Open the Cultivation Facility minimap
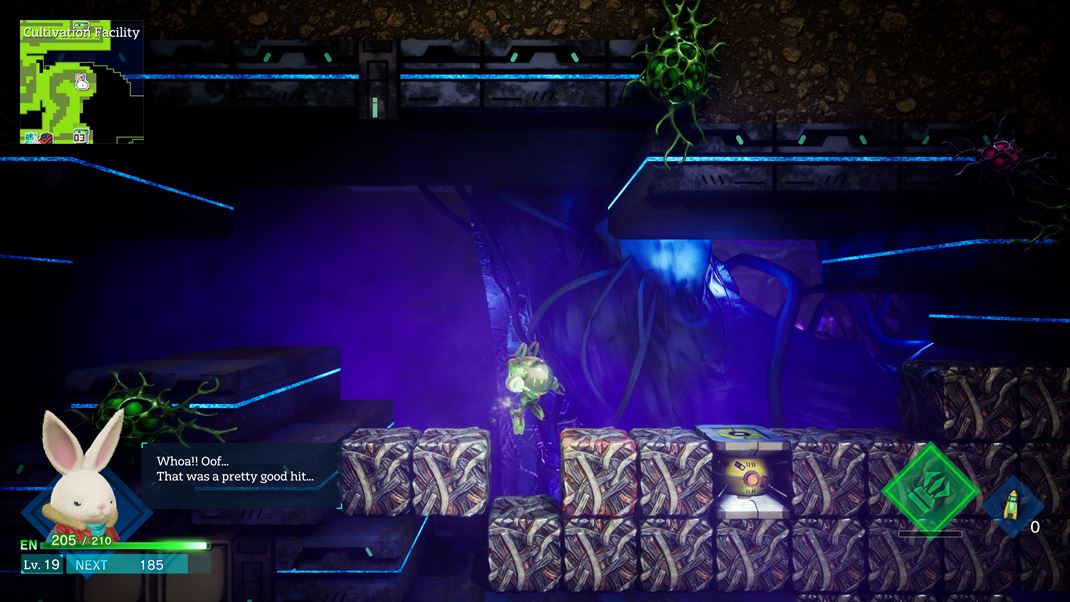Screen dimensions: 1070x602 tap(81, 83)
